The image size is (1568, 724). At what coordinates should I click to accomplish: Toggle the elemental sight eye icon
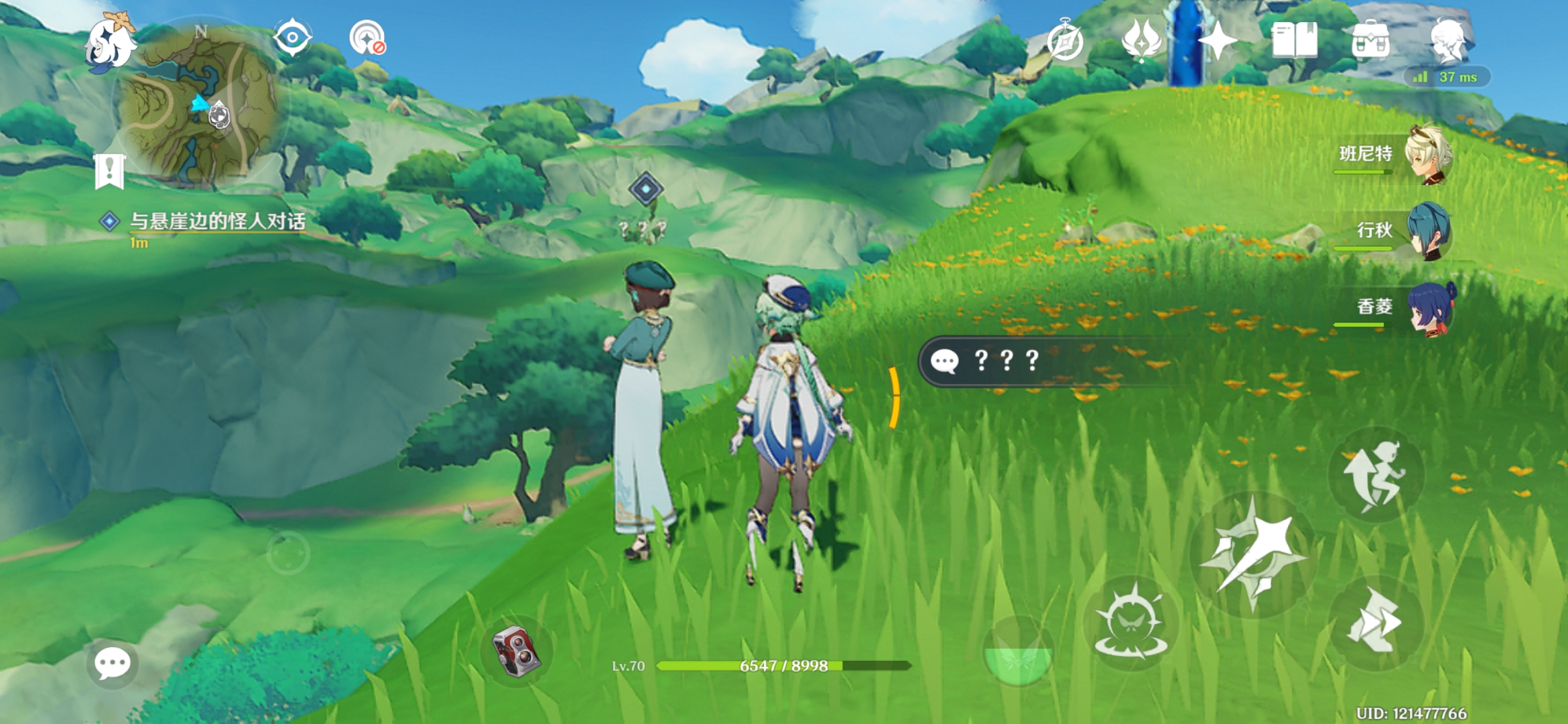293,38
